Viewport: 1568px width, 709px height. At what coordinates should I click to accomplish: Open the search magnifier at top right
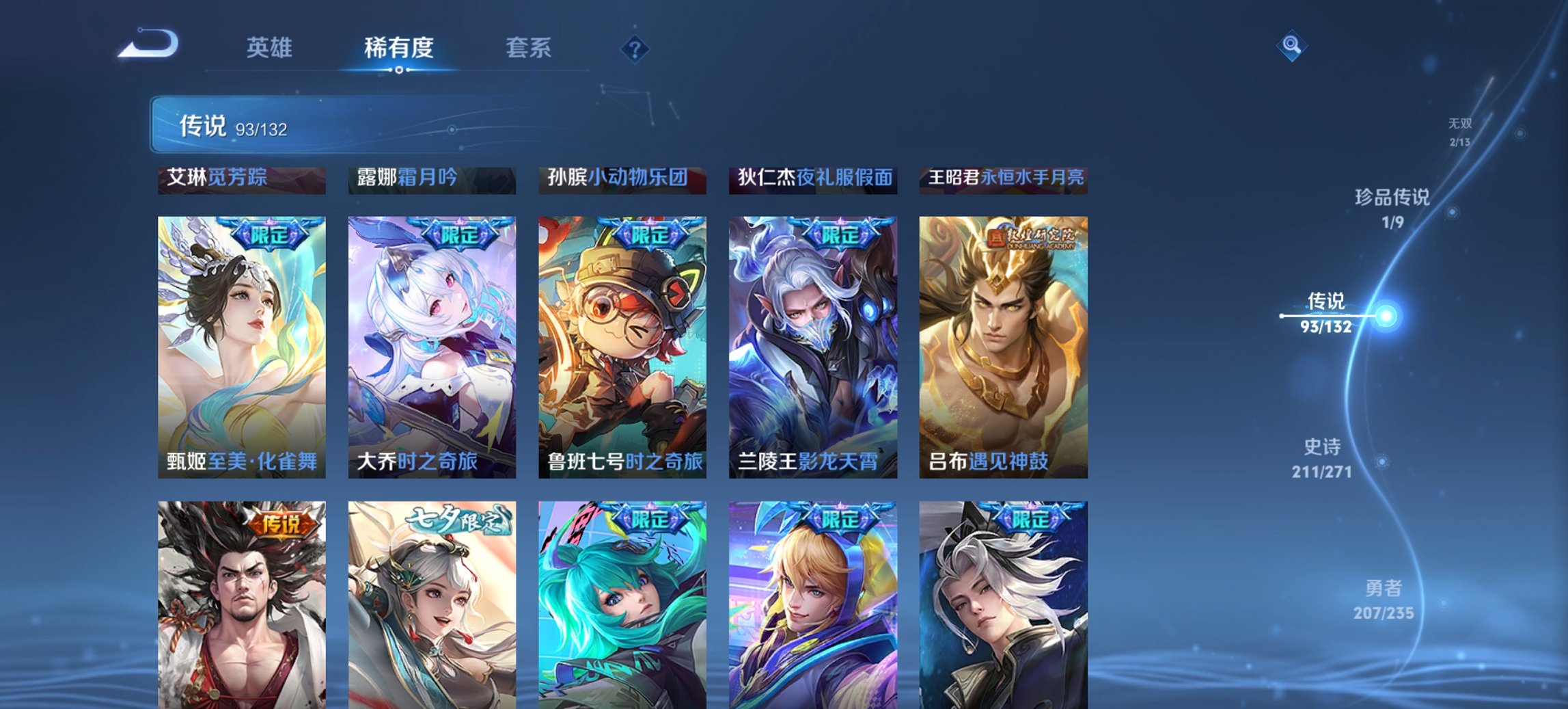pos(1290,47)
